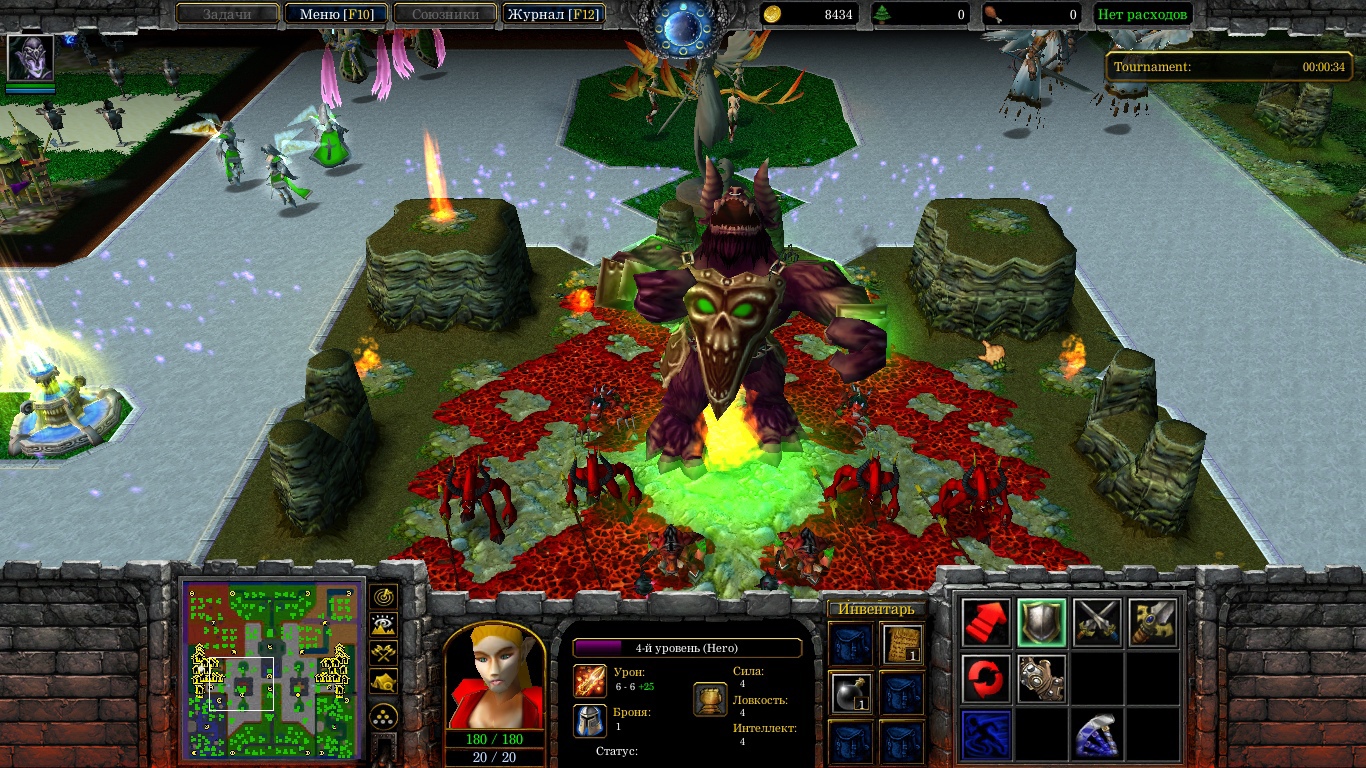Screen dimensions: 1366x768
Task: Select the hero portrait icon at top left
Action: (30, 57)
